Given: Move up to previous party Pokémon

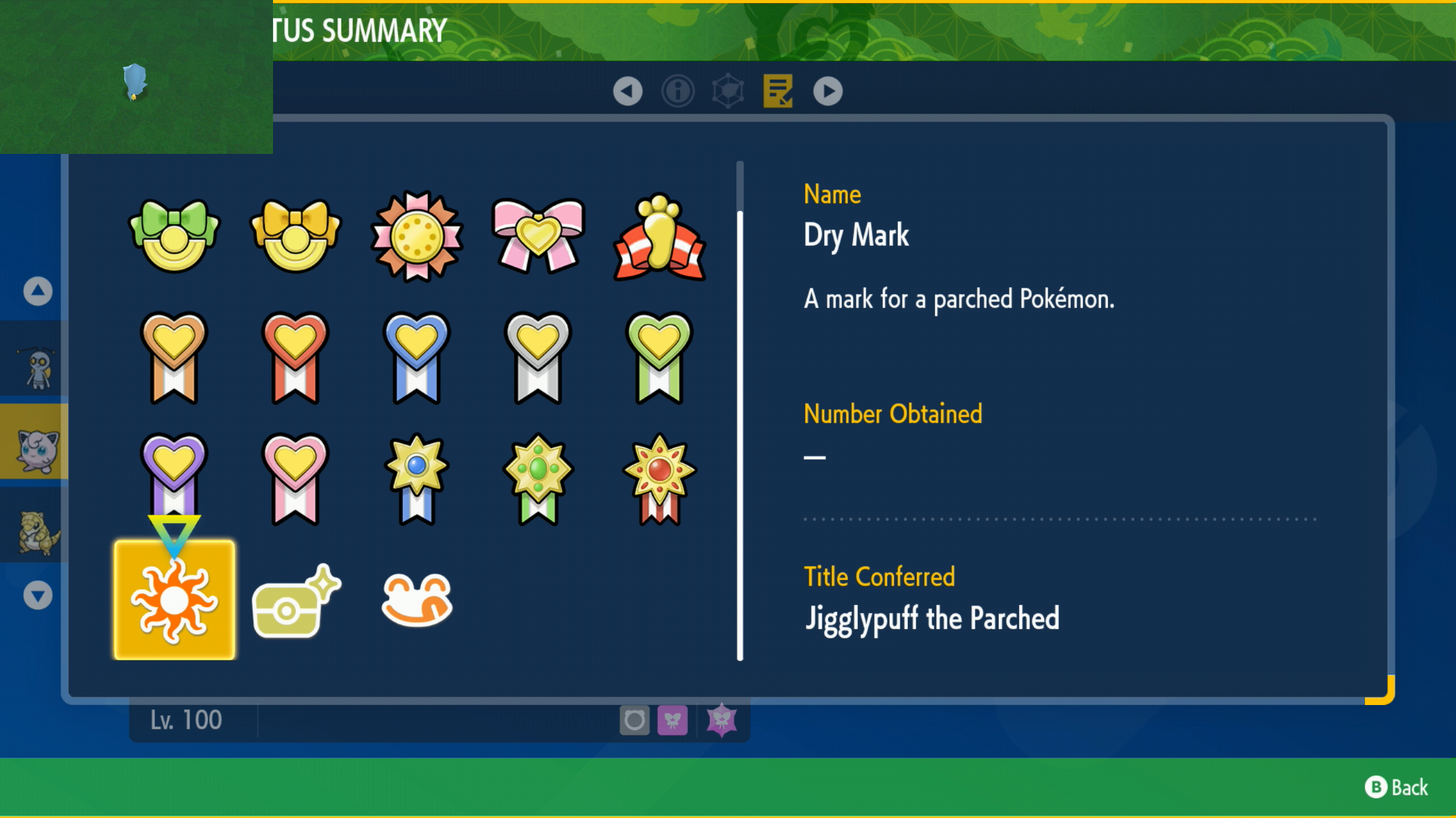Looking at the screenshot, I should pos(38,291).
